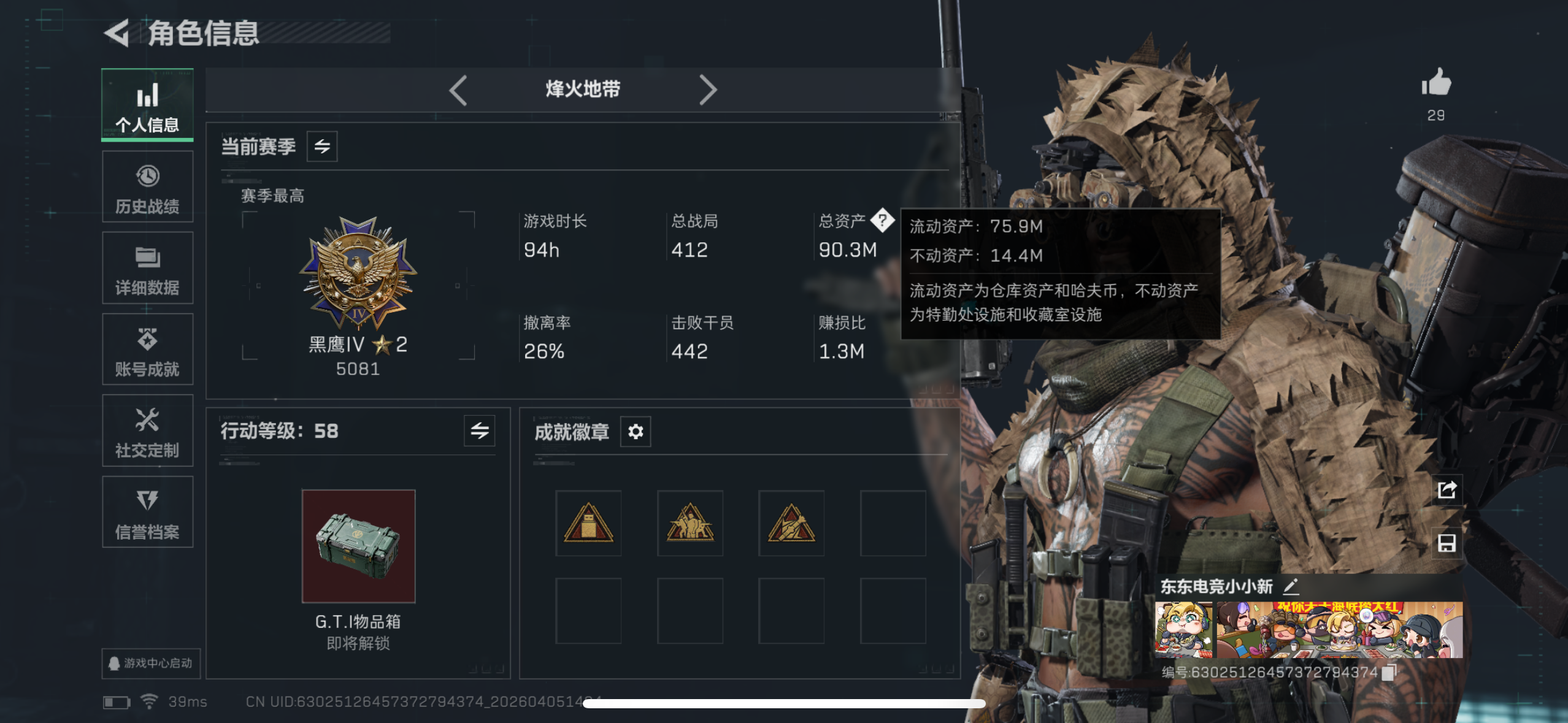Screen dimensions: 1568x723
Task: Click the save image icon below share
Action: (1447, 543)
